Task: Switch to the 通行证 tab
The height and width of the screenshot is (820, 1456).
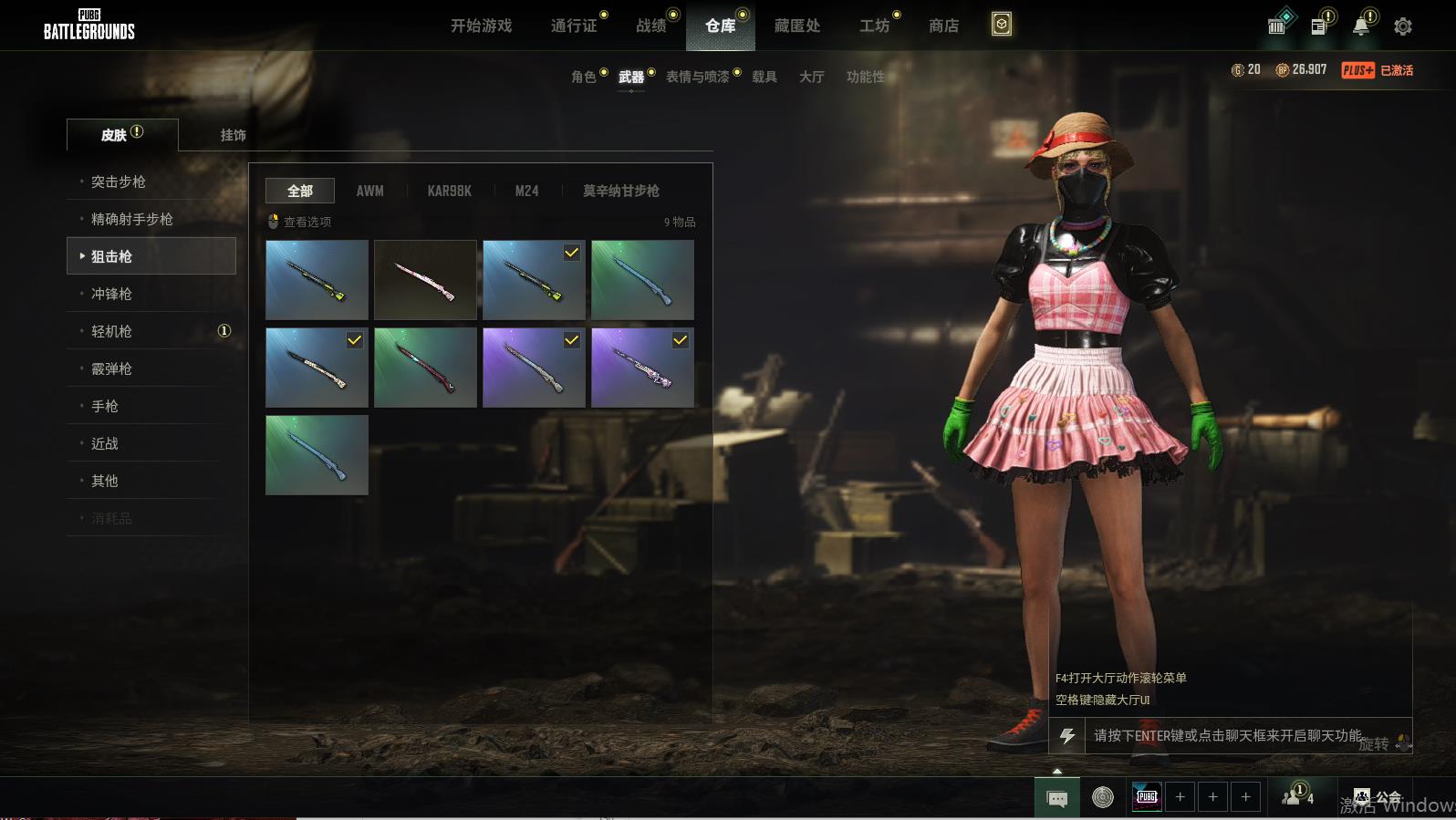Action: pos(574,26)
